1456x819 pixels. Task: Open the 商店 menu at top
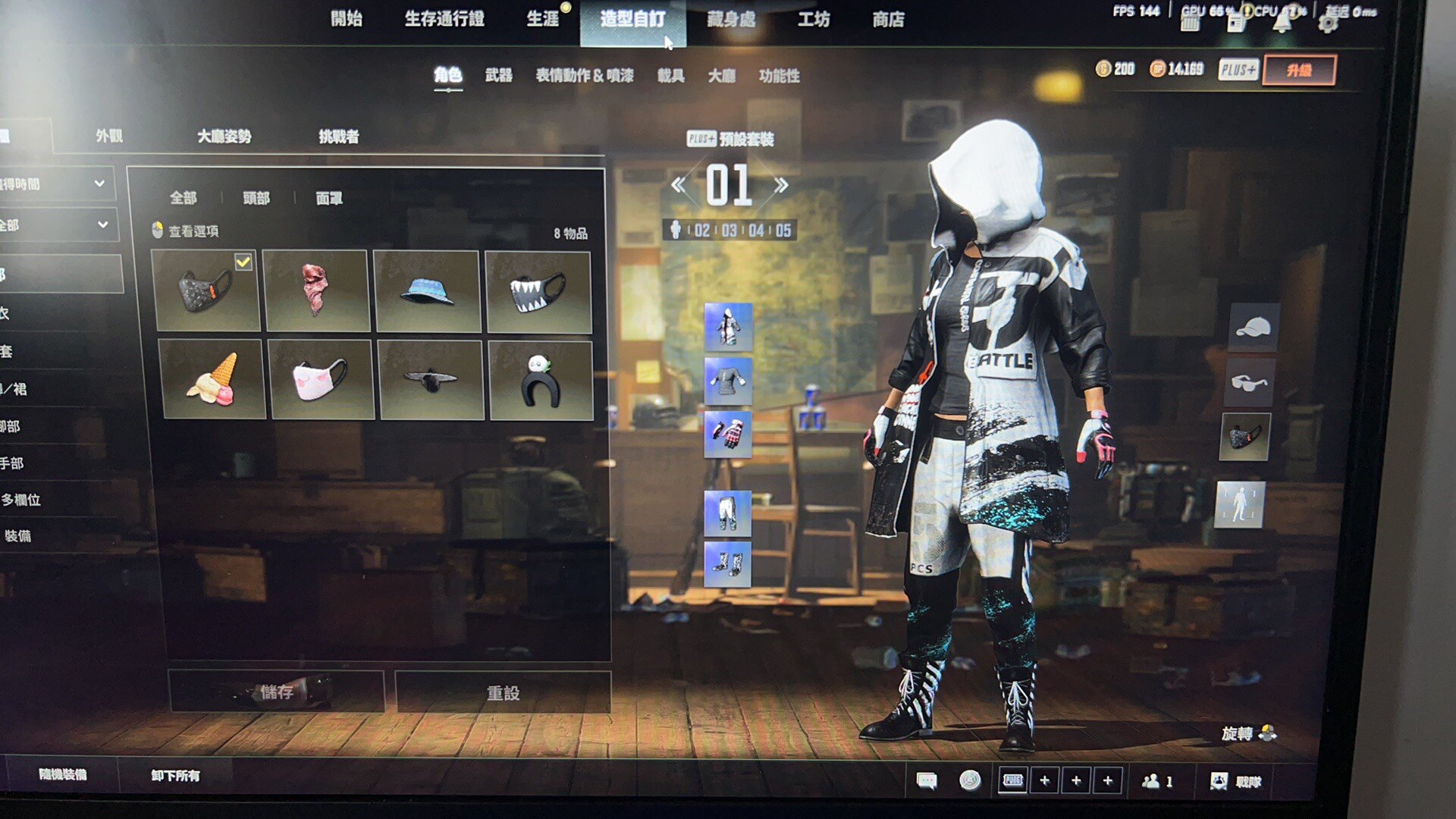[x=887, y=19]
